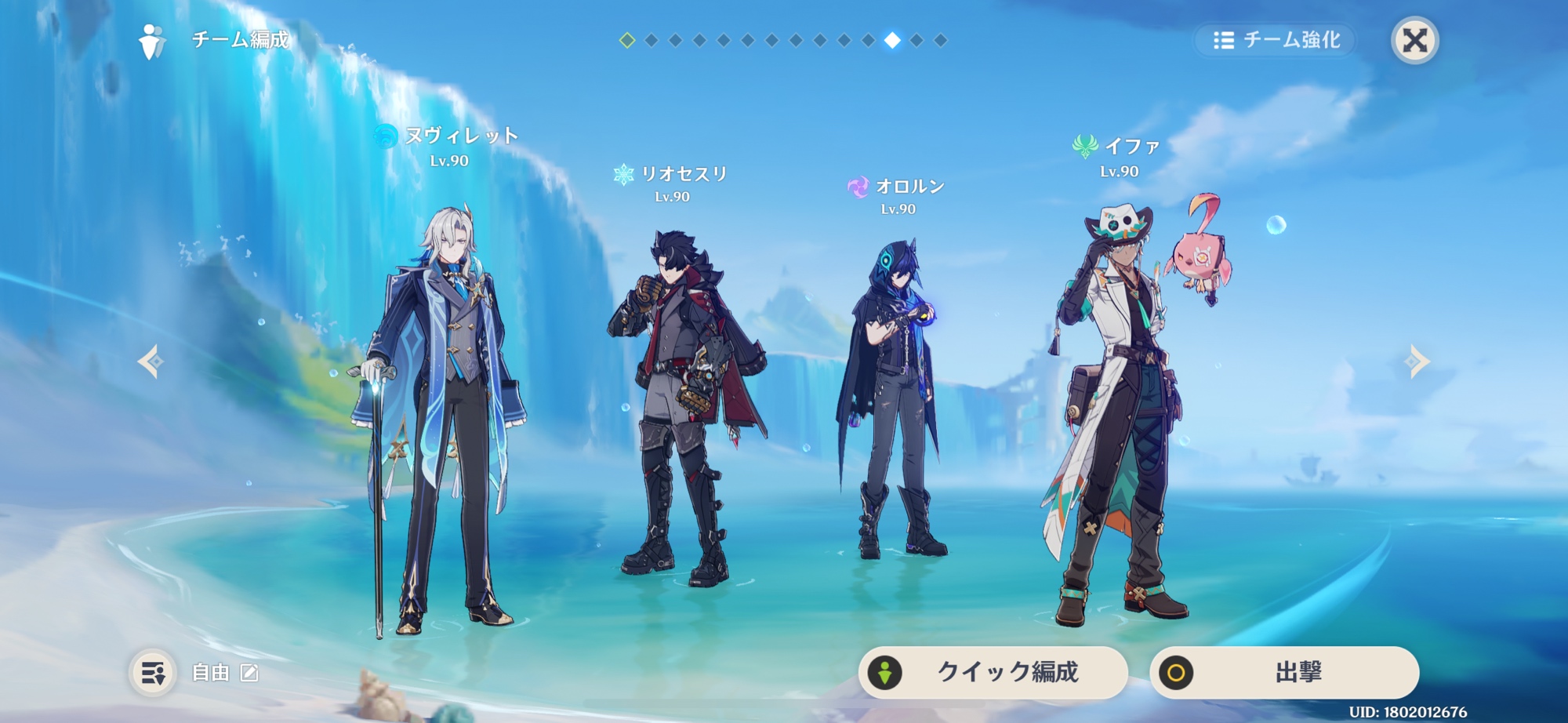Image resolution: width=1568 pixels, height=723 pixels.
Task: Click the クイック編成 quick setup button
Action: point(993,672)
